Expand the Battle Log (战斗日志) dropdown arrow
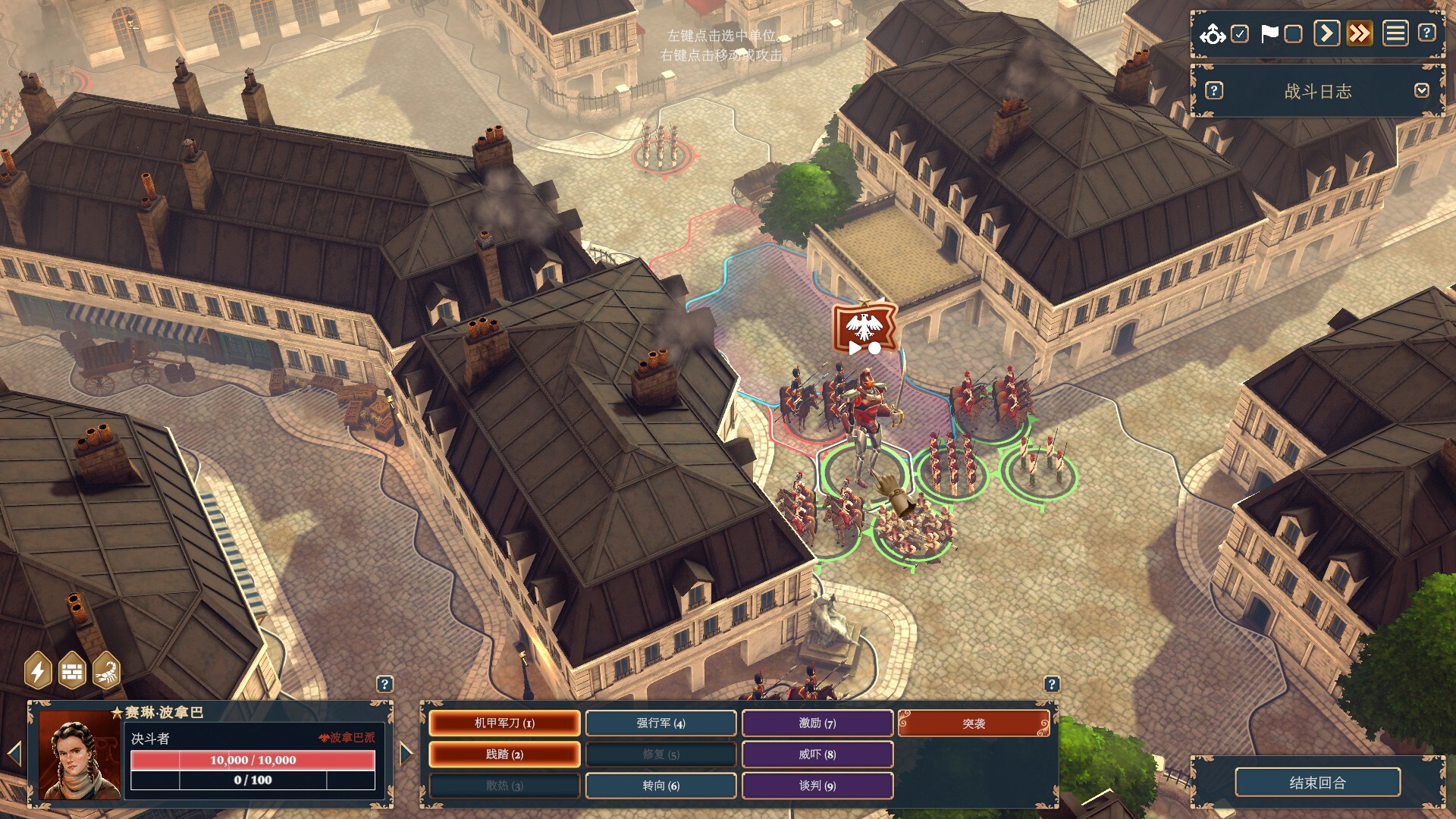 [x=1421, y=91]
